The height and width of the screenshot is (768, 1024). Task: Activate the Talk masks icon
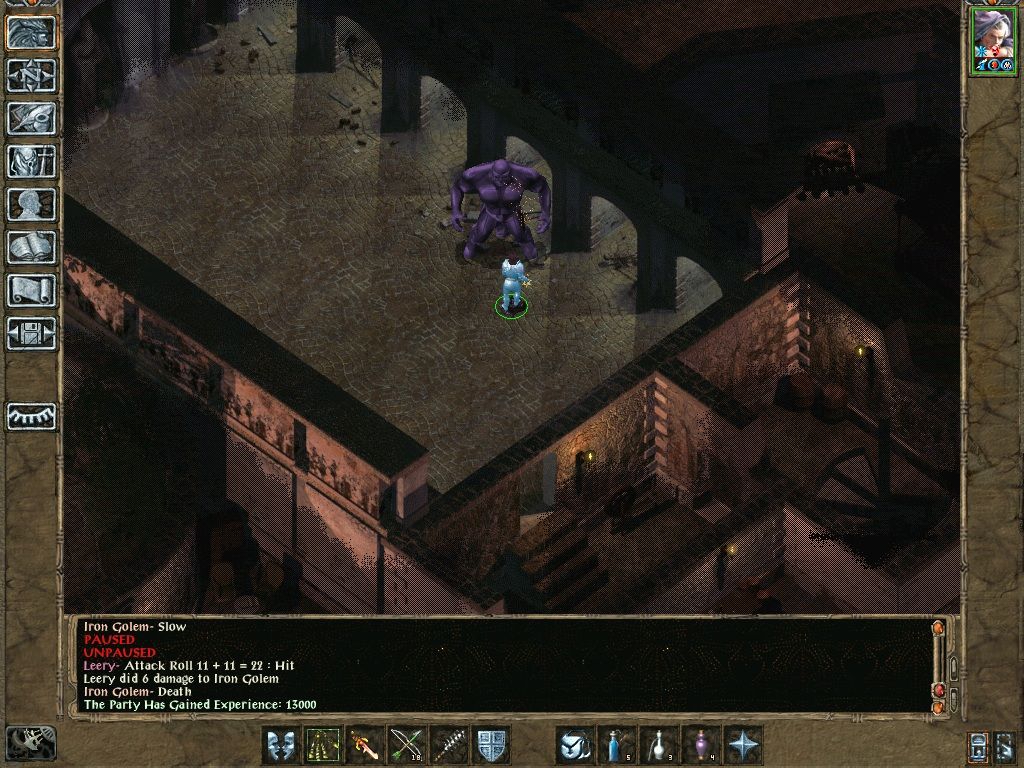click(280, 745)
